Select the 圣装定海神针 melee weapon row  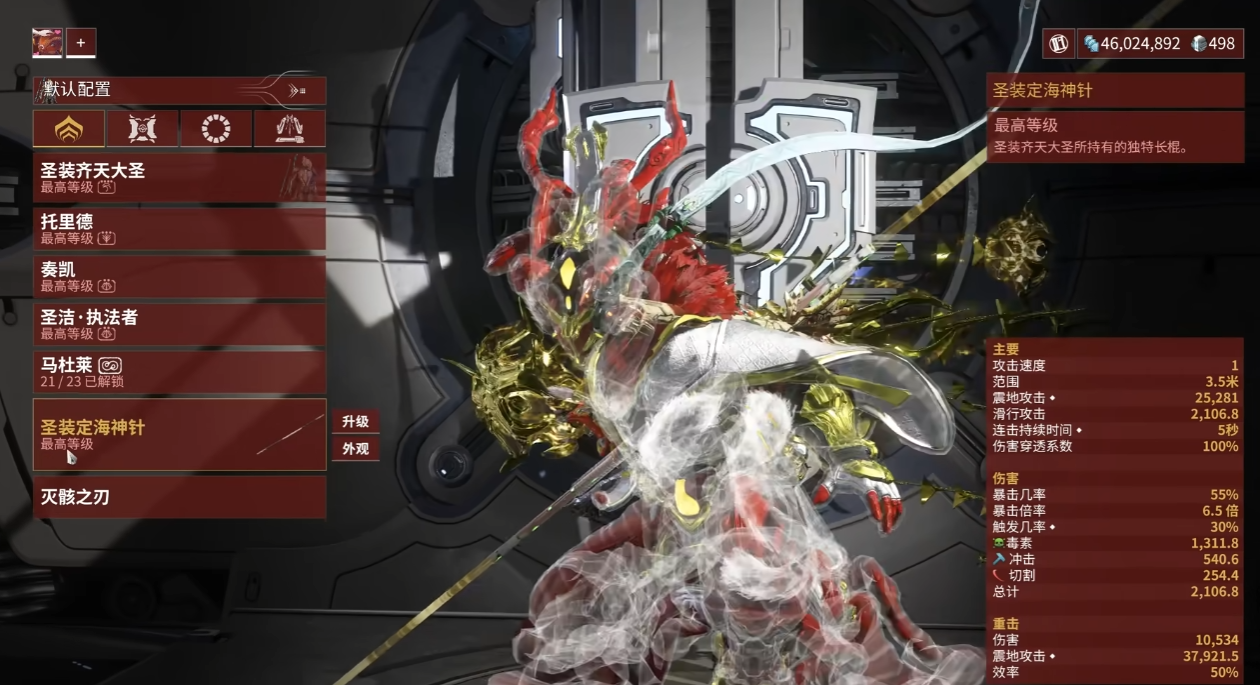[x=179, y=434]
